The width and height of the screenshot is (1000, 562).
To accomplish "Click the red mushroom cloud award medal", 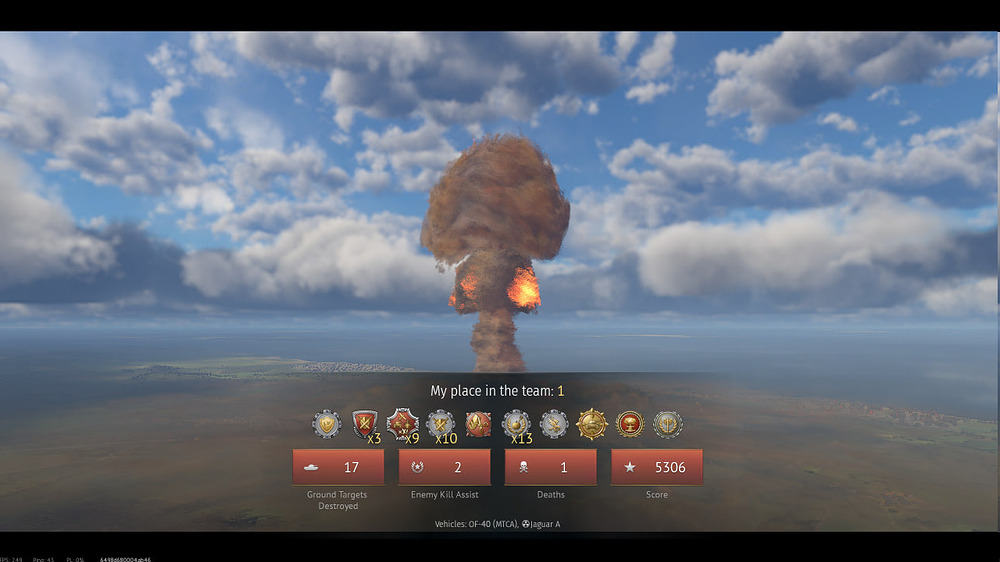I will pyautogui.click(x=630, y=424).
